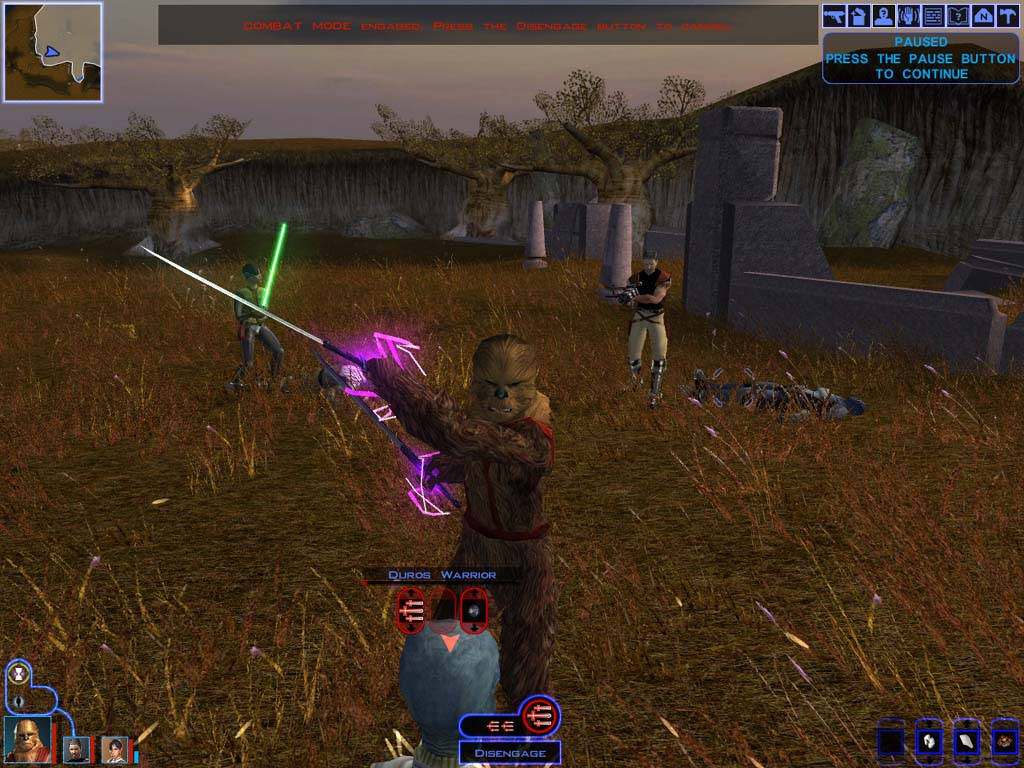The width and height of the screenshot is (1024, 768).
Task: Open the Equip menu pistol icon
Action: click(834, 16)
